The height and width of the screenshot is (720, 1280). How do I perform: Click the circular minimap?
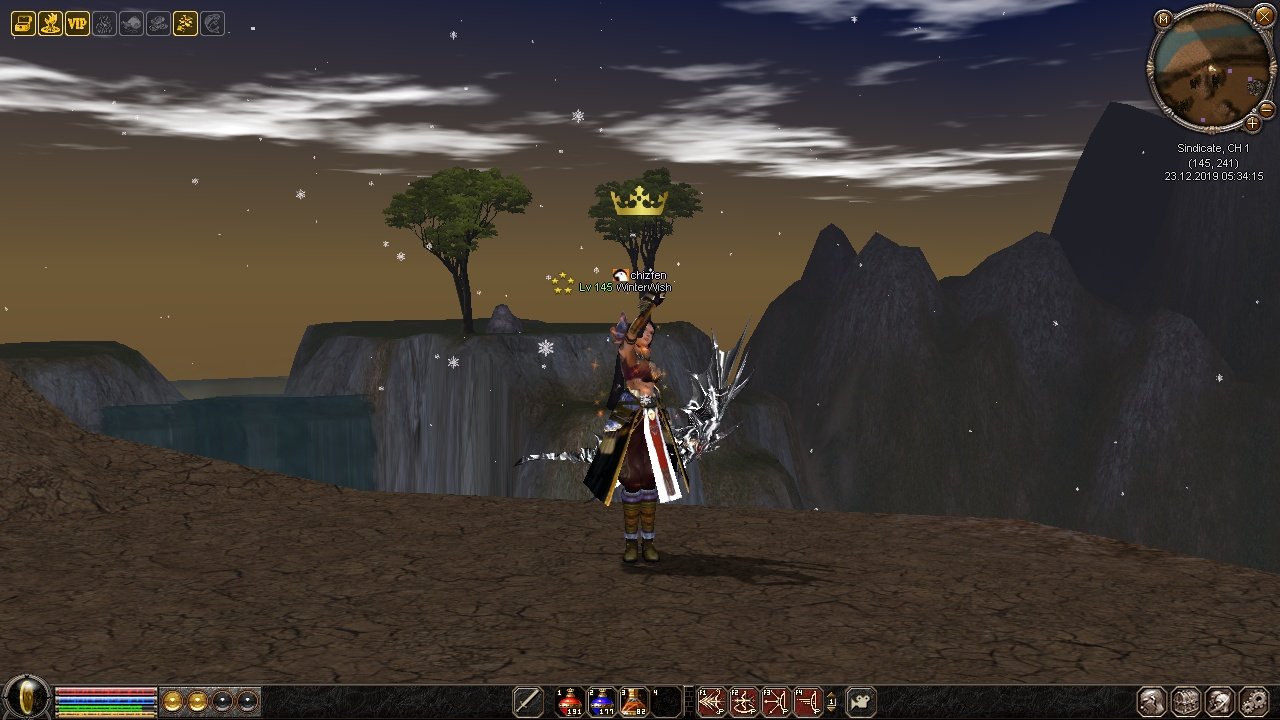coord(1211,70)
